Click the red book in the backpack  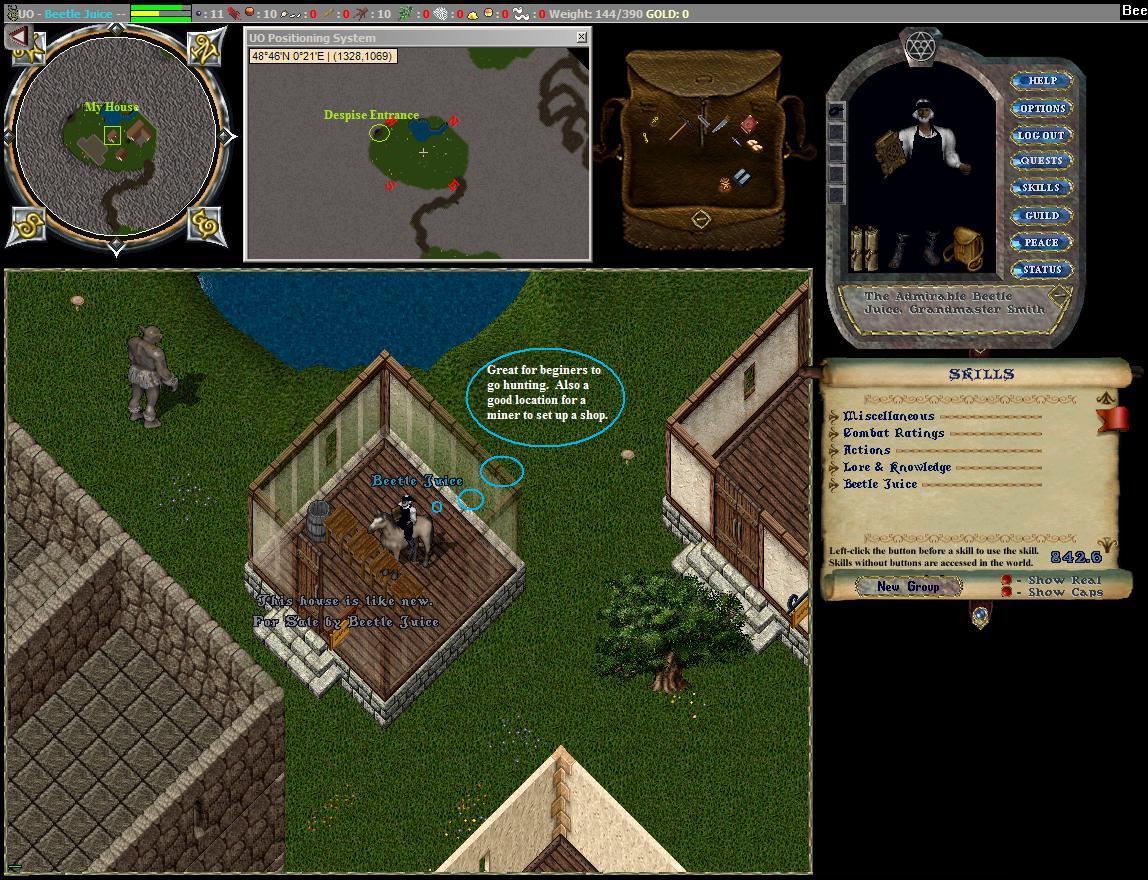[x=748, y=124]
